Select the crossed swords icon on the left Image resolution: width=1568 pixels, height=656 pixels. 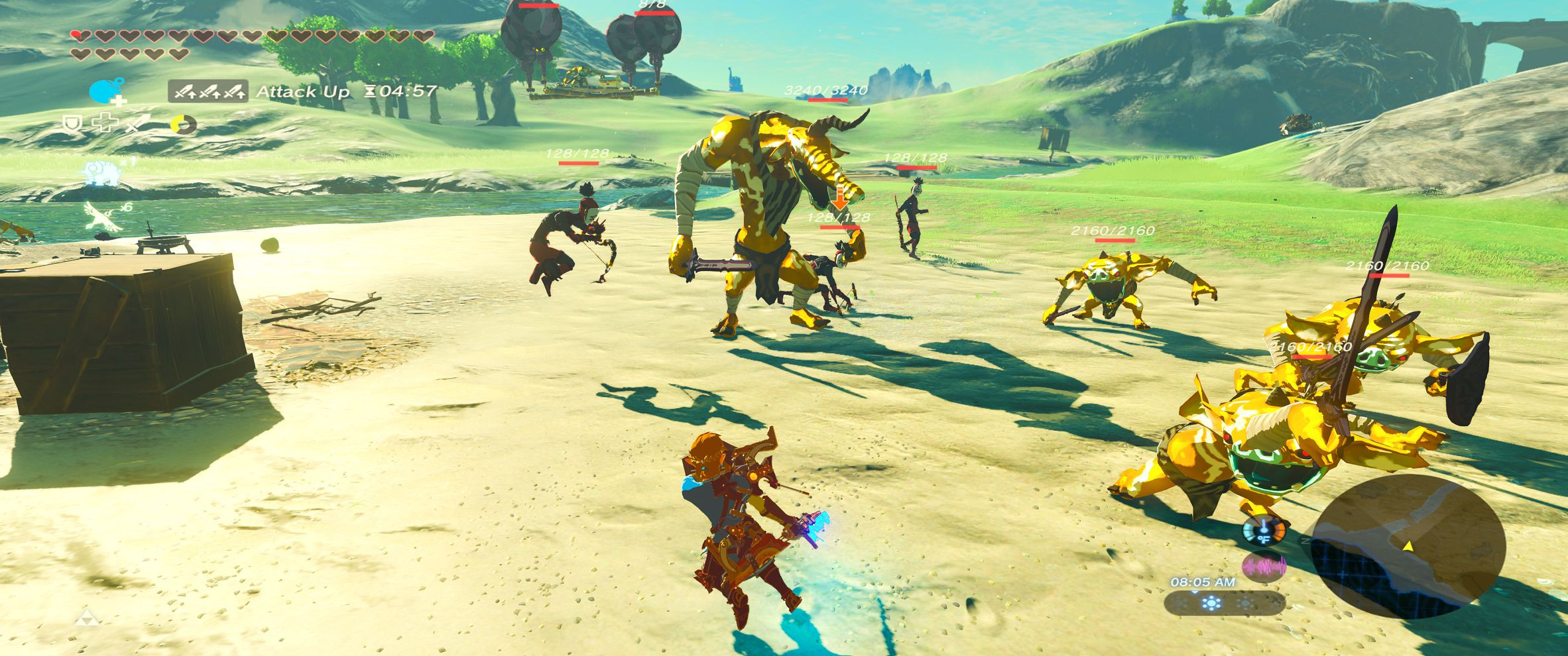pyautogui.click(x=137, y=123)
